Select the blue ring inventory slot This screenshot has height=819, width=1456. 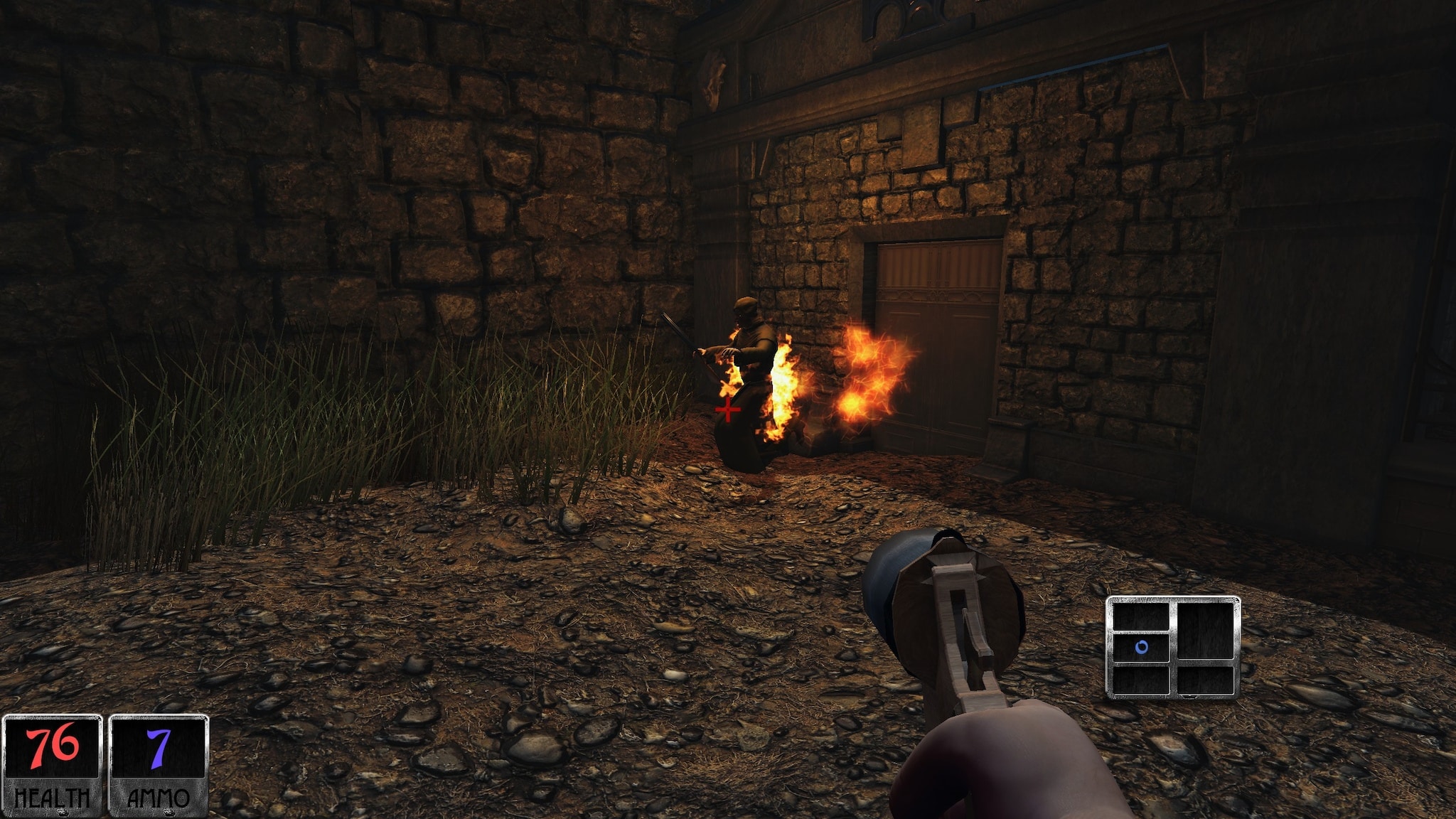tap(1141, 648)
